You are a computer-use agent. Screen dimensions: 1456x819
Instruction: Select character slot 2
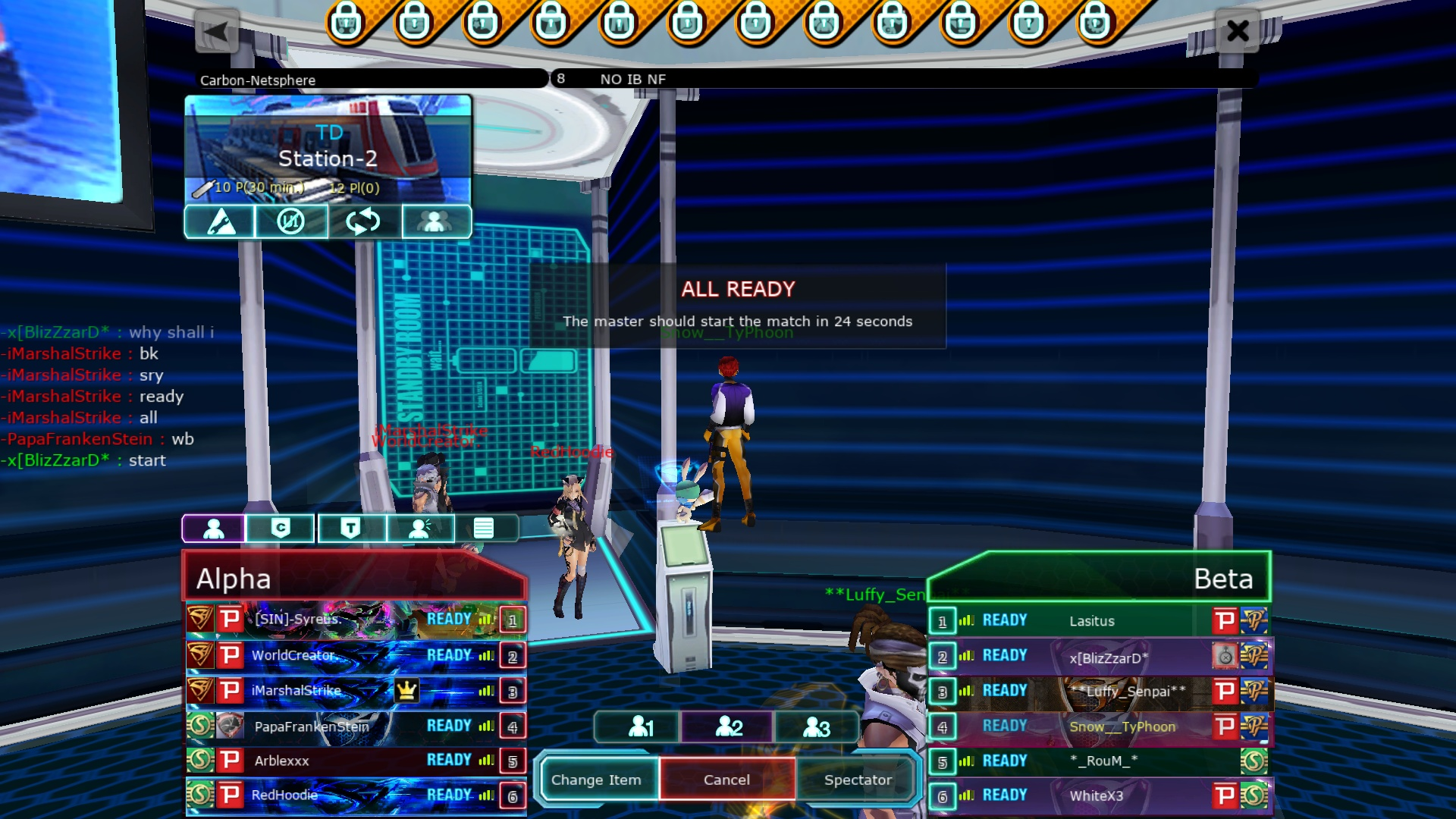point(729,726)
